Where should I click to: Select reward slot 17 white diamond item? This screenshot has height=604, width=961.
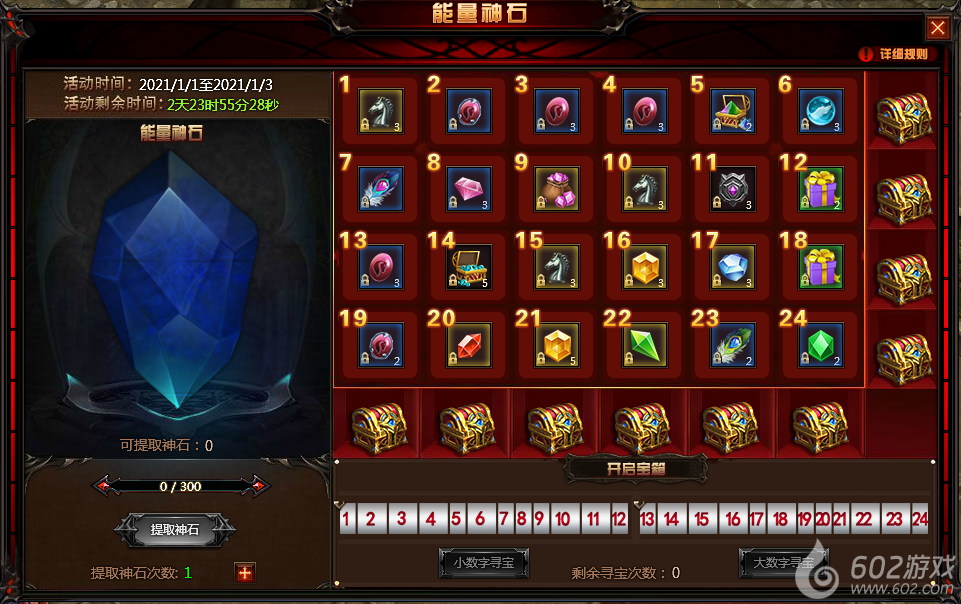[733, 266]
